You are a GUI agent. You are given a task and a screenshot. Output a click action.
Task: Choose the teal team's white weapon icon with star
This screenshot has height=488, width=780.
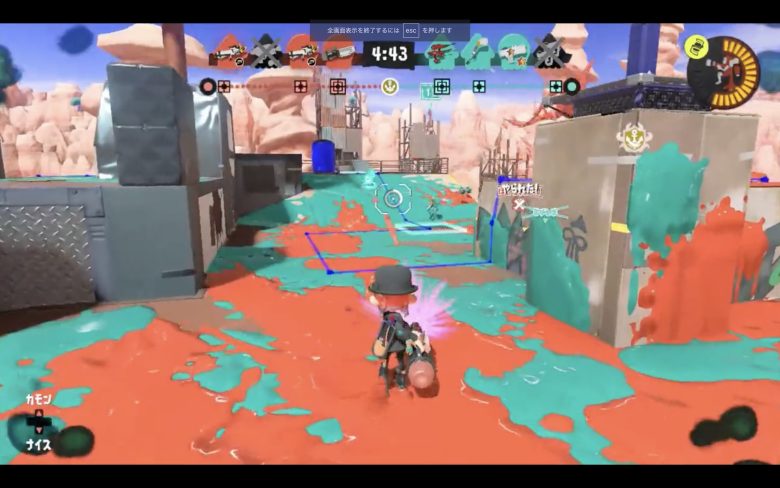[x=513, y=51]
